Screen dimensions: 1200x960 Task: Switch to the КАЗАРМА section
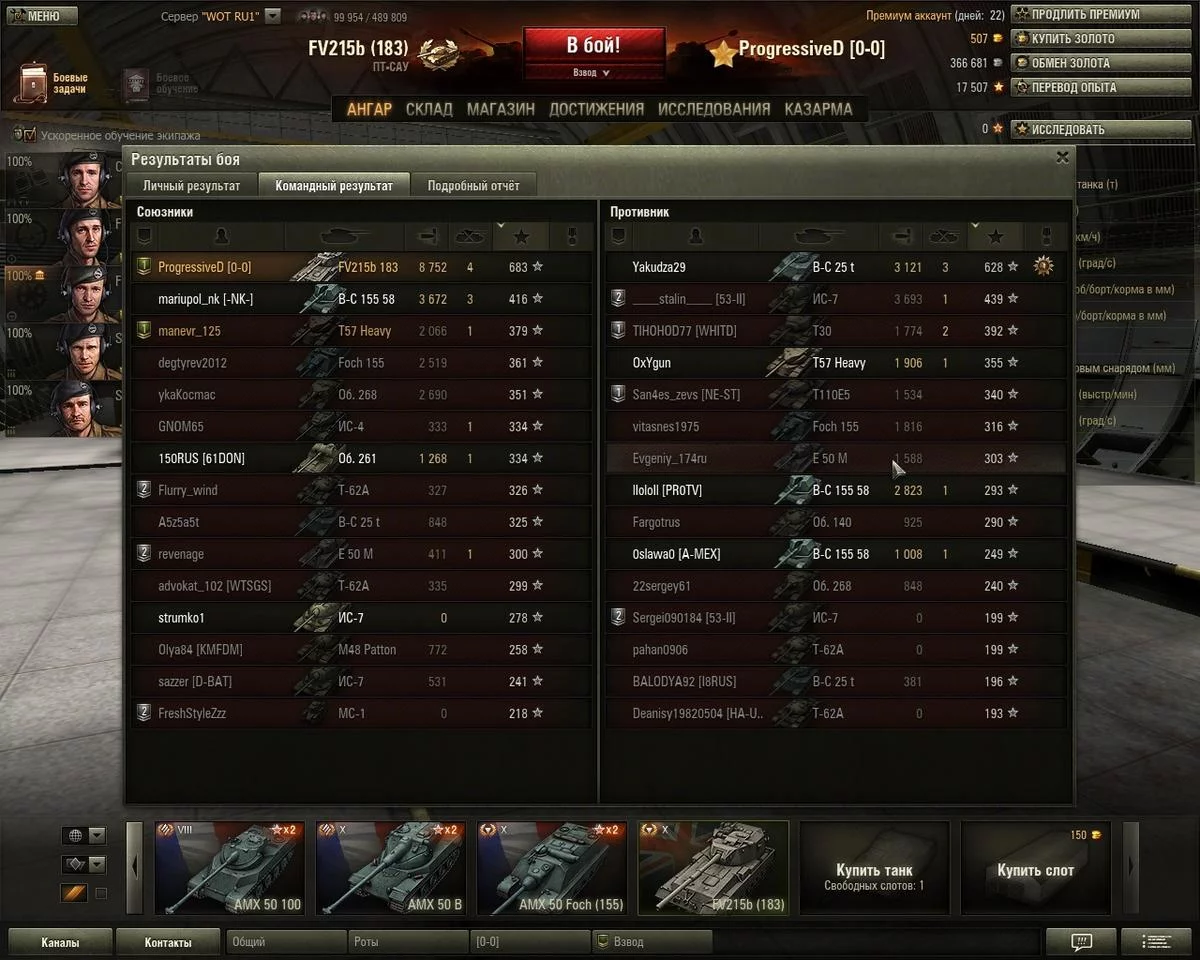818,109
